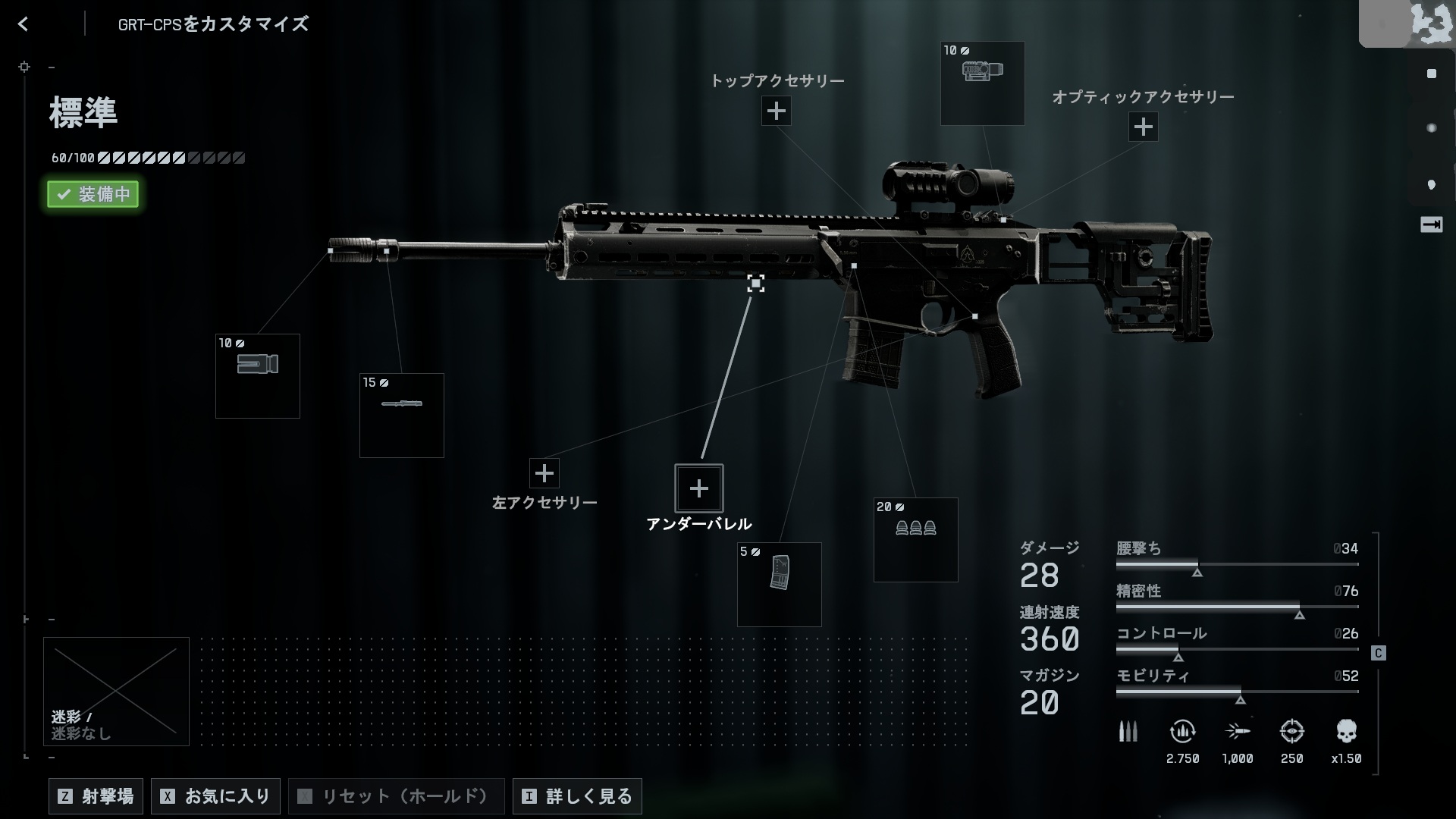The image size is (1456, 819).
Task: Open the equipped scope attachment slot
Action: coord(982,83)
